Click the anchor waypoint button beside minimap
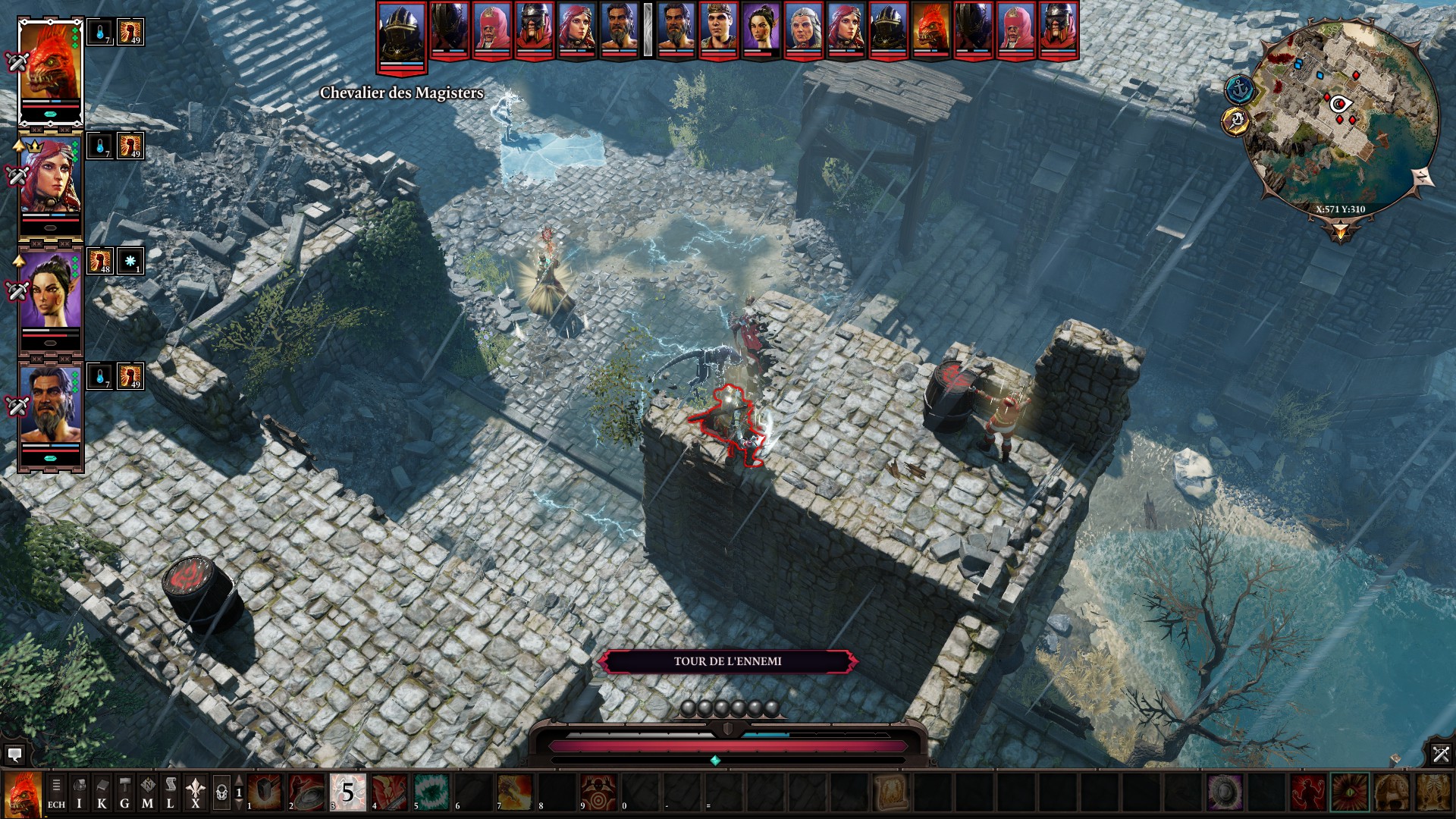This screenshot has height=819, width=1456. (x=1240, y=89)
